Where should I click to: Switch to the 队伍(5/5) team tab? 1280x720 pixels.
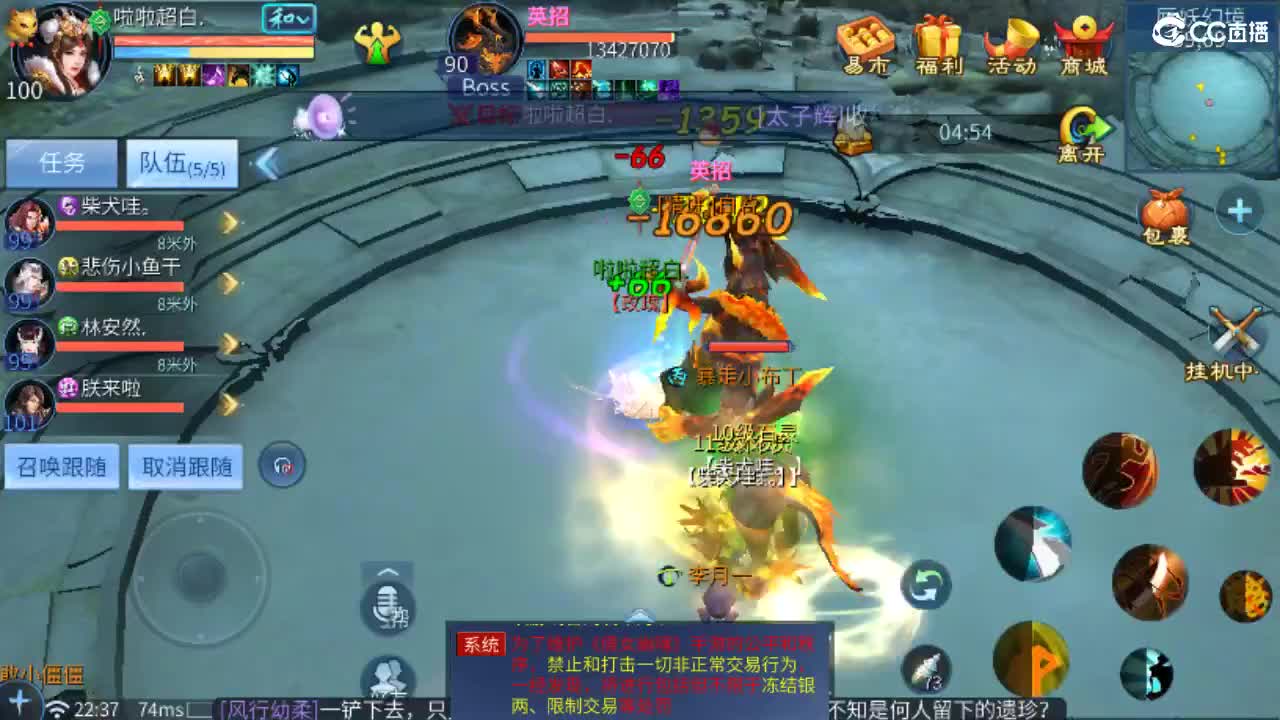tap(180, 163)
